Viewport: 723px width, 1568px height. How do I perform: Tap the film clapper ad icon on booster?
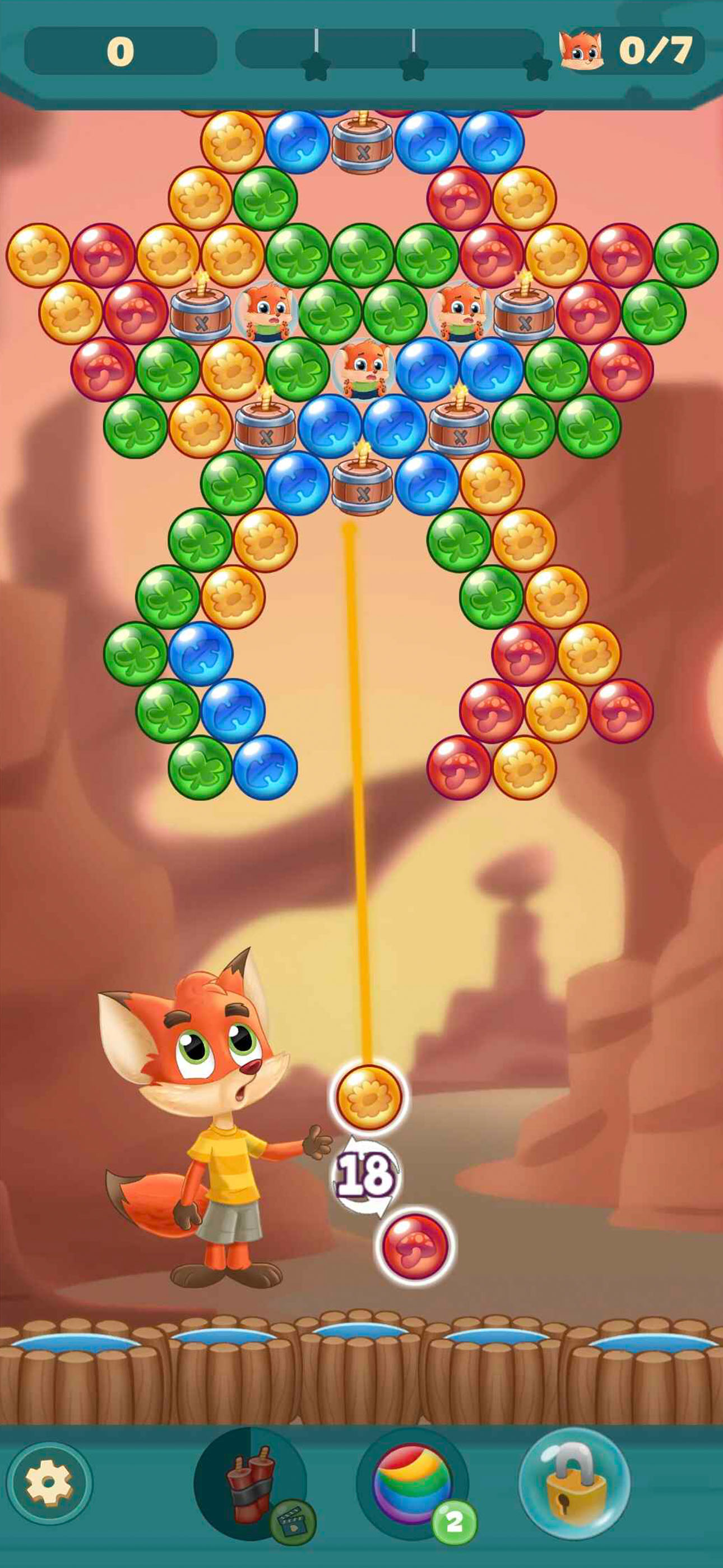coord(292,1522)
